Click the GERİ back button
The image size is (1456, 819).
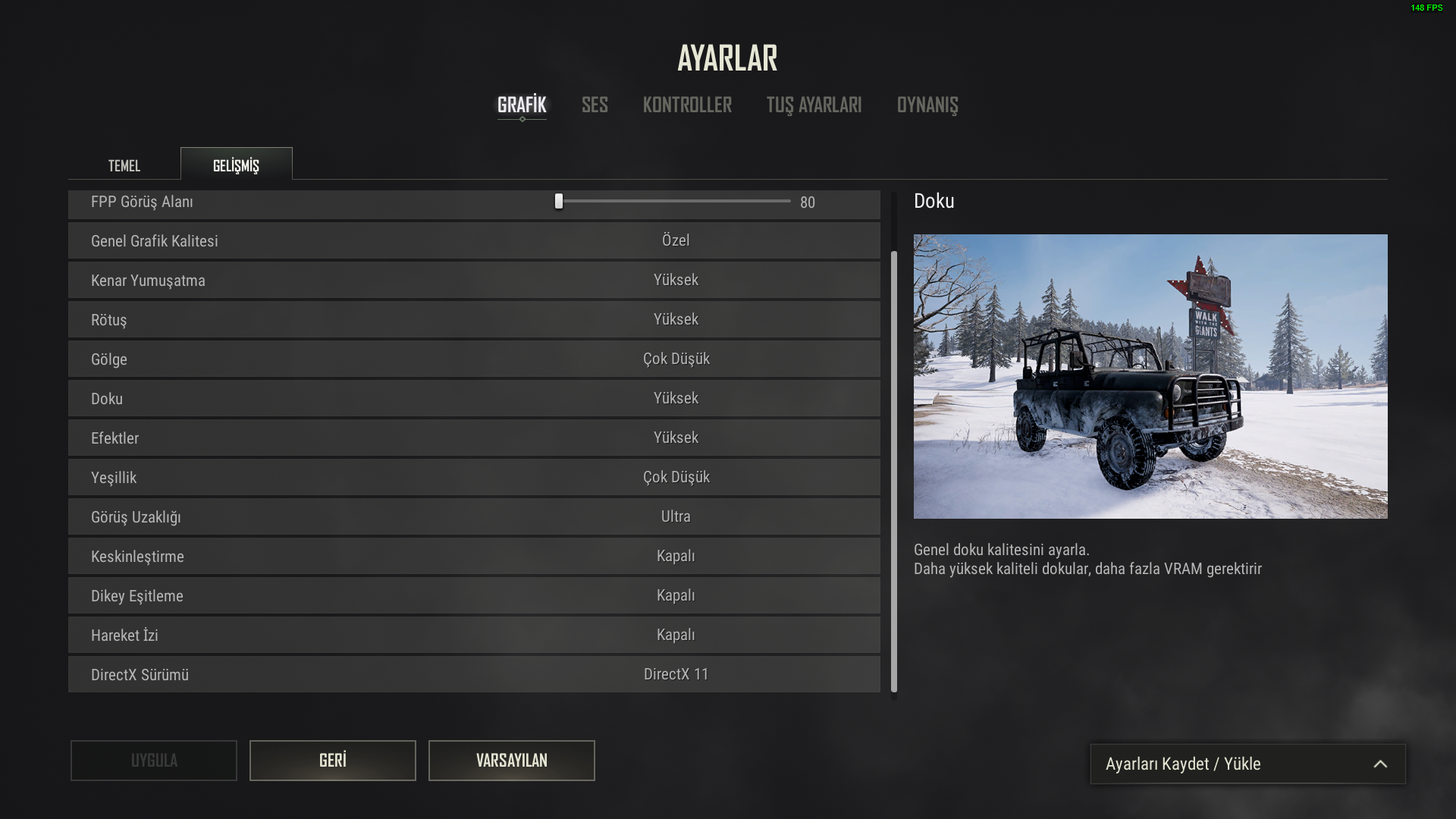pos(332,761)
